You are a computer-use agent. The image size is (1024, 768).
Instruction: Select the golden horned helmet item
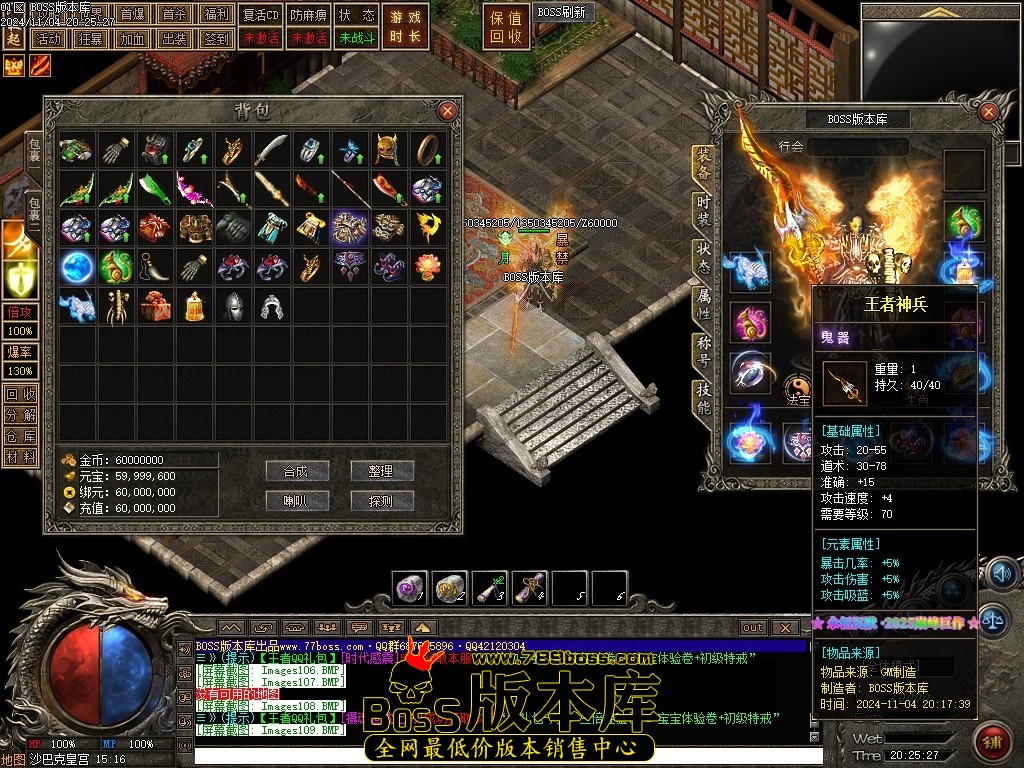pos(389,150)
